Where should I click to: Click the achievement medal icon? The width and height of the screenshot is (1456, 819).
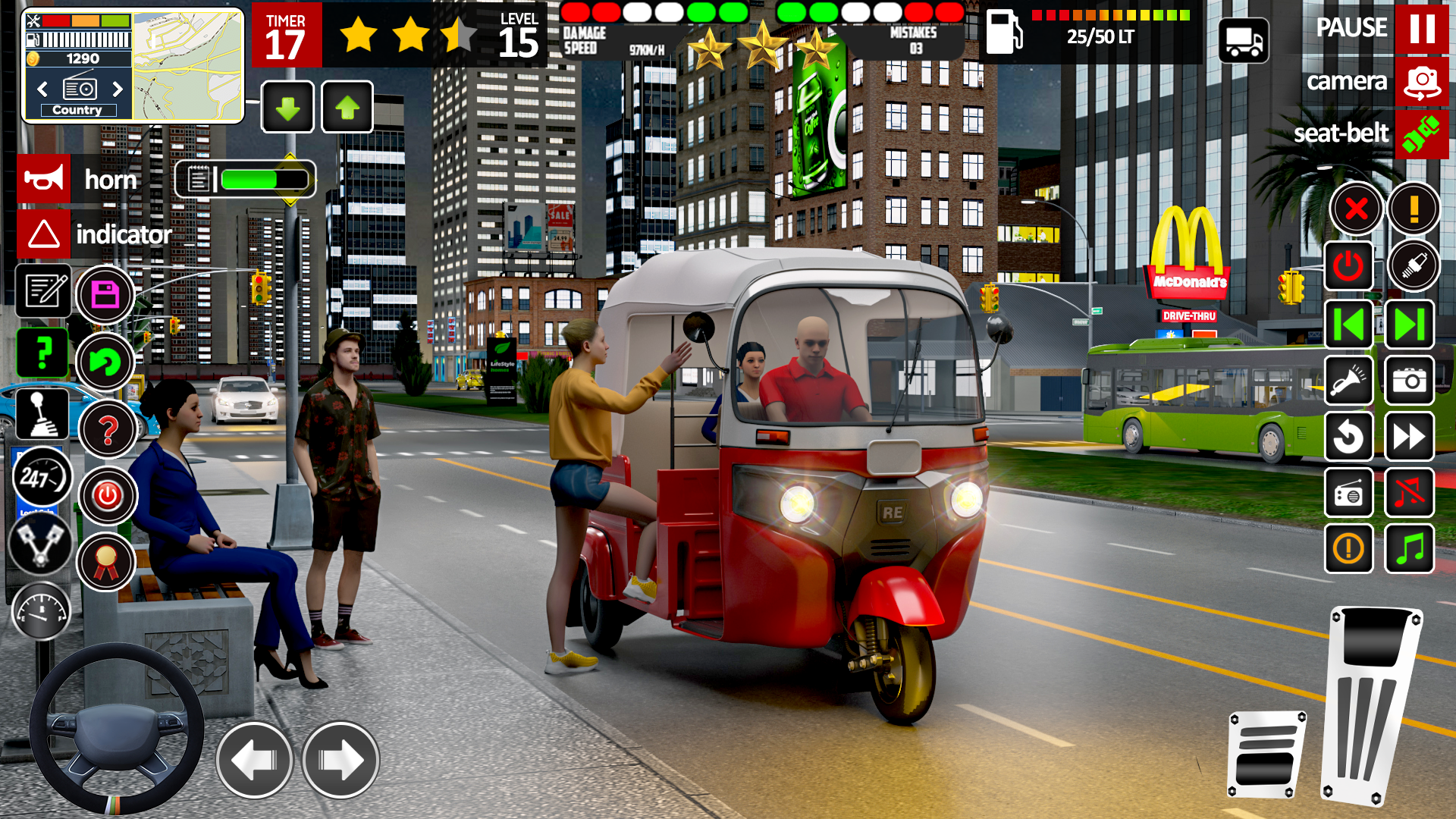107,561
